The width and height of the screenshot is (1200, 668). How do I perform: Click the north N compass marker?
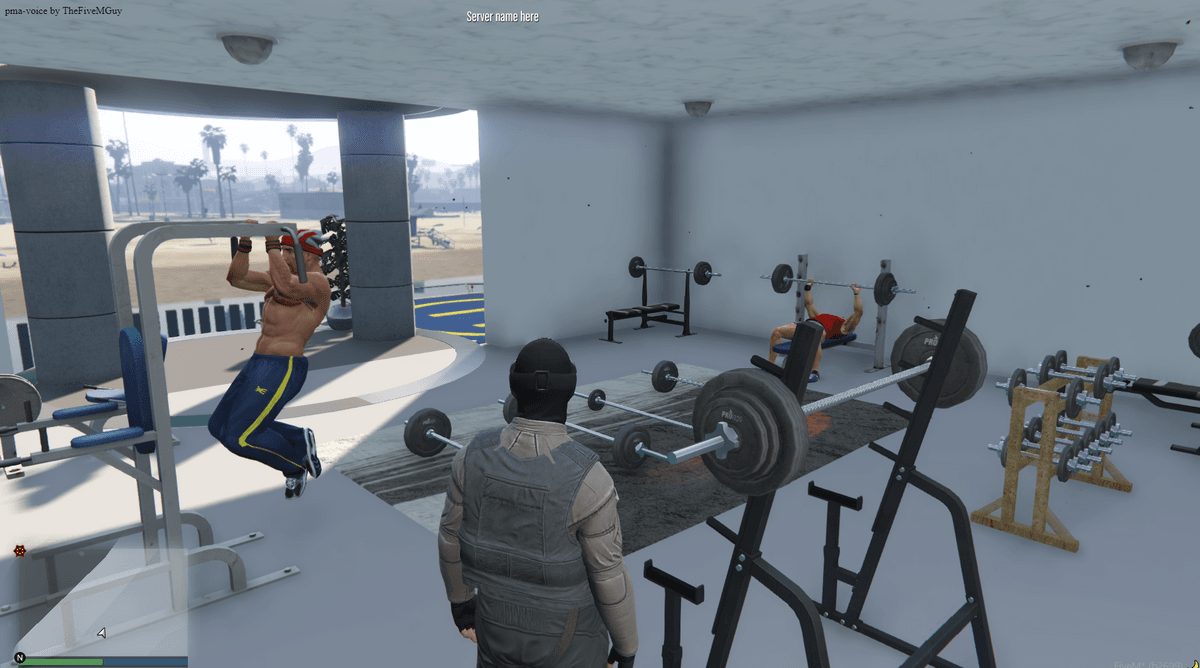pyautogui.click(x=19, y=657)
